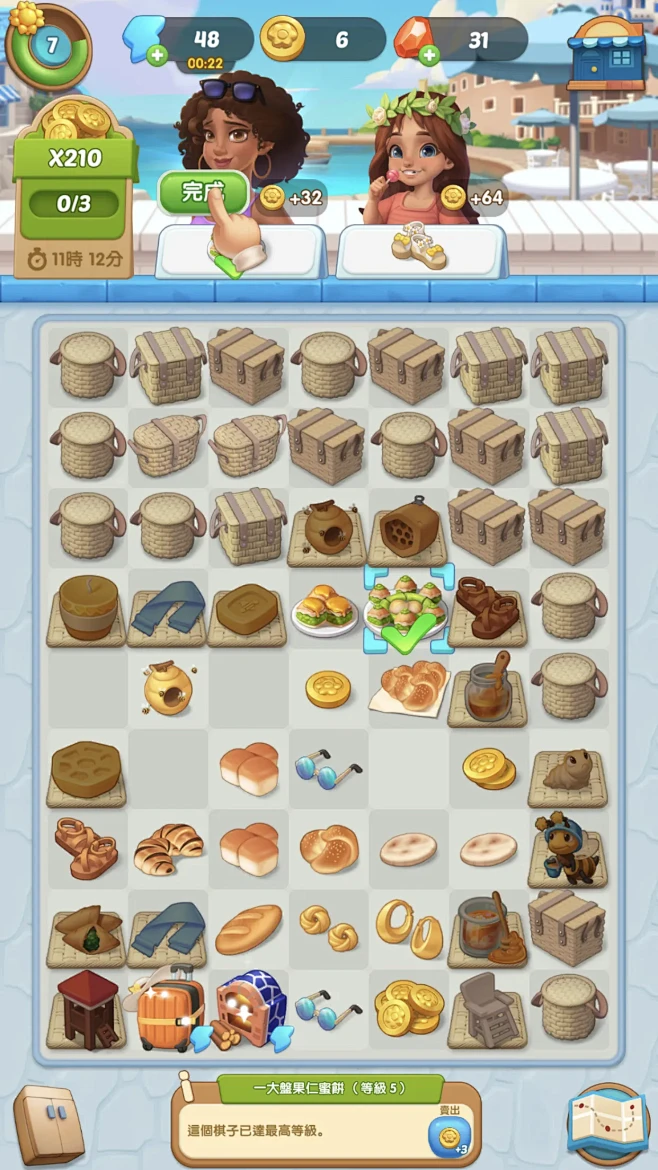Select the gold hoop earrings tile

coord(408,929)
